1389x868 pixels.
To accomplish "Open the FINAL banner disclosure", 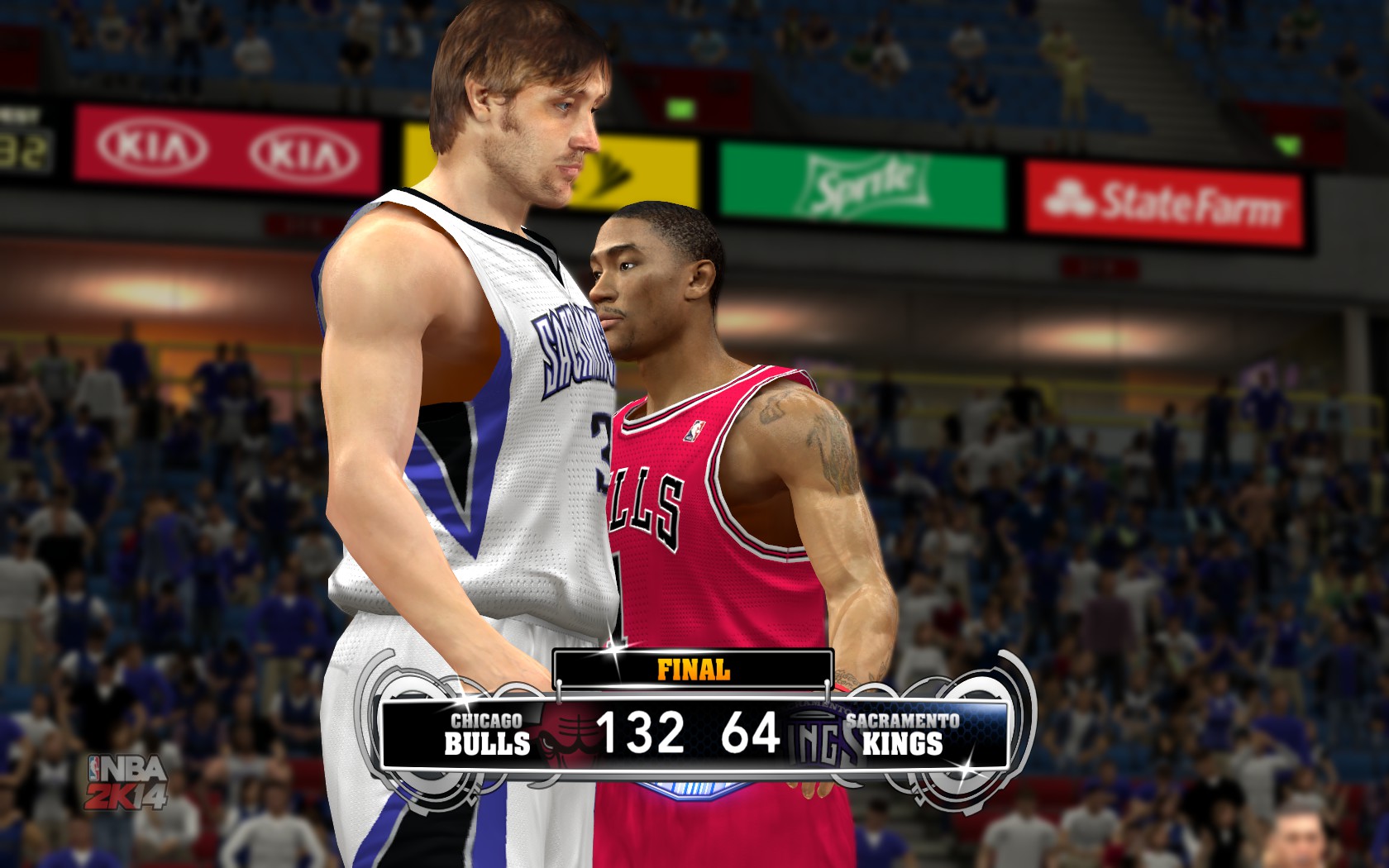I will pyautogui.click(x=693, y=666).
